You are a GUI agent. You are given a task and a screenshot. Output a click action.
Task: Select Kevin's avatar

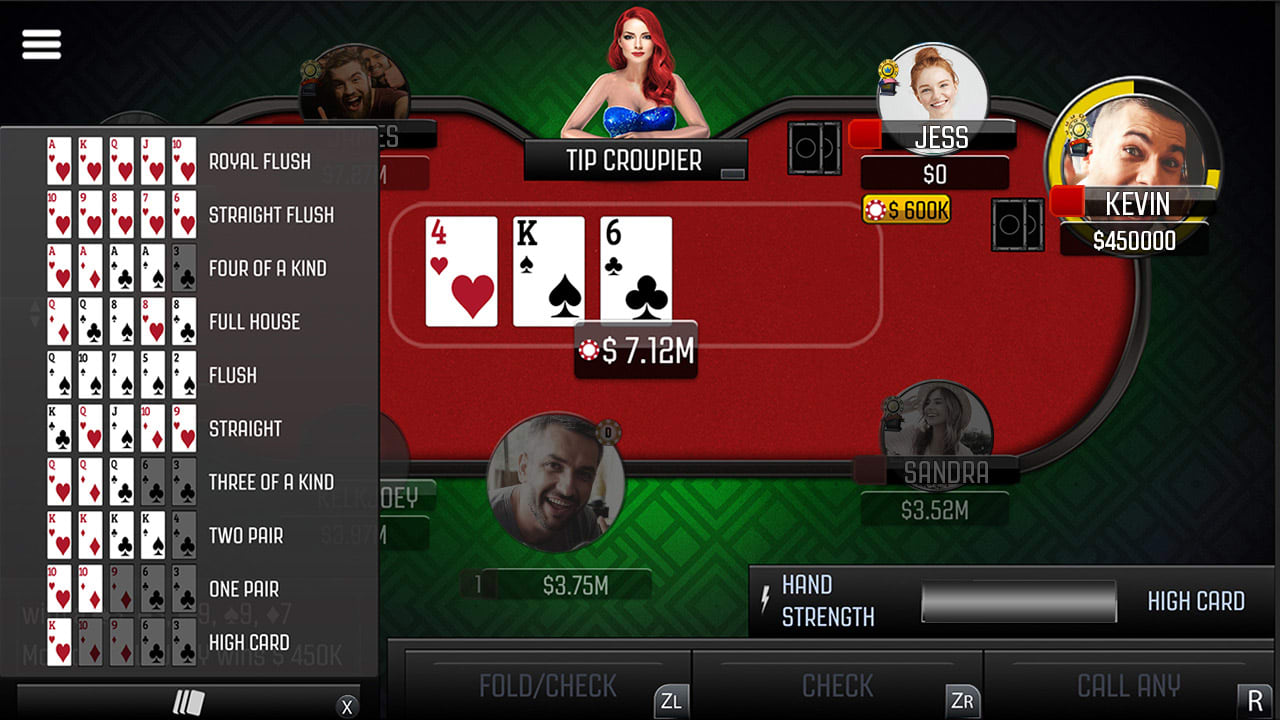point(1135,158)
